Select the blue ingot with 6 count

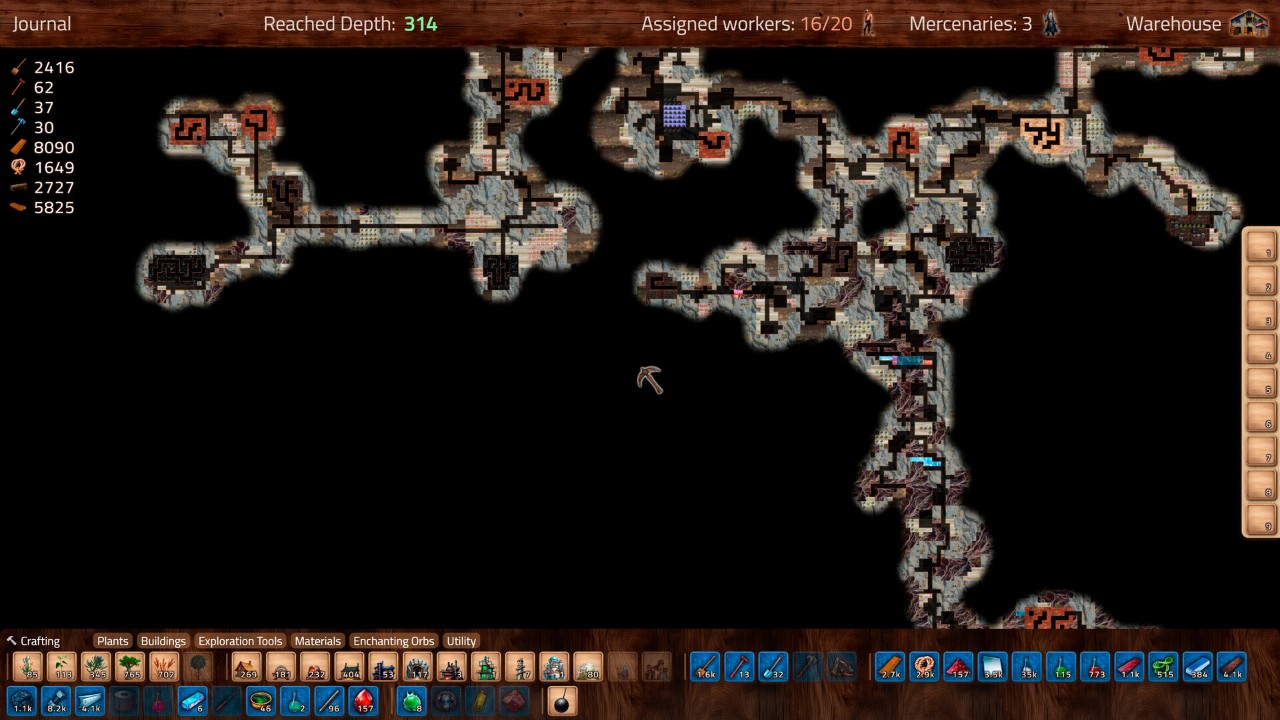point(192,701)
